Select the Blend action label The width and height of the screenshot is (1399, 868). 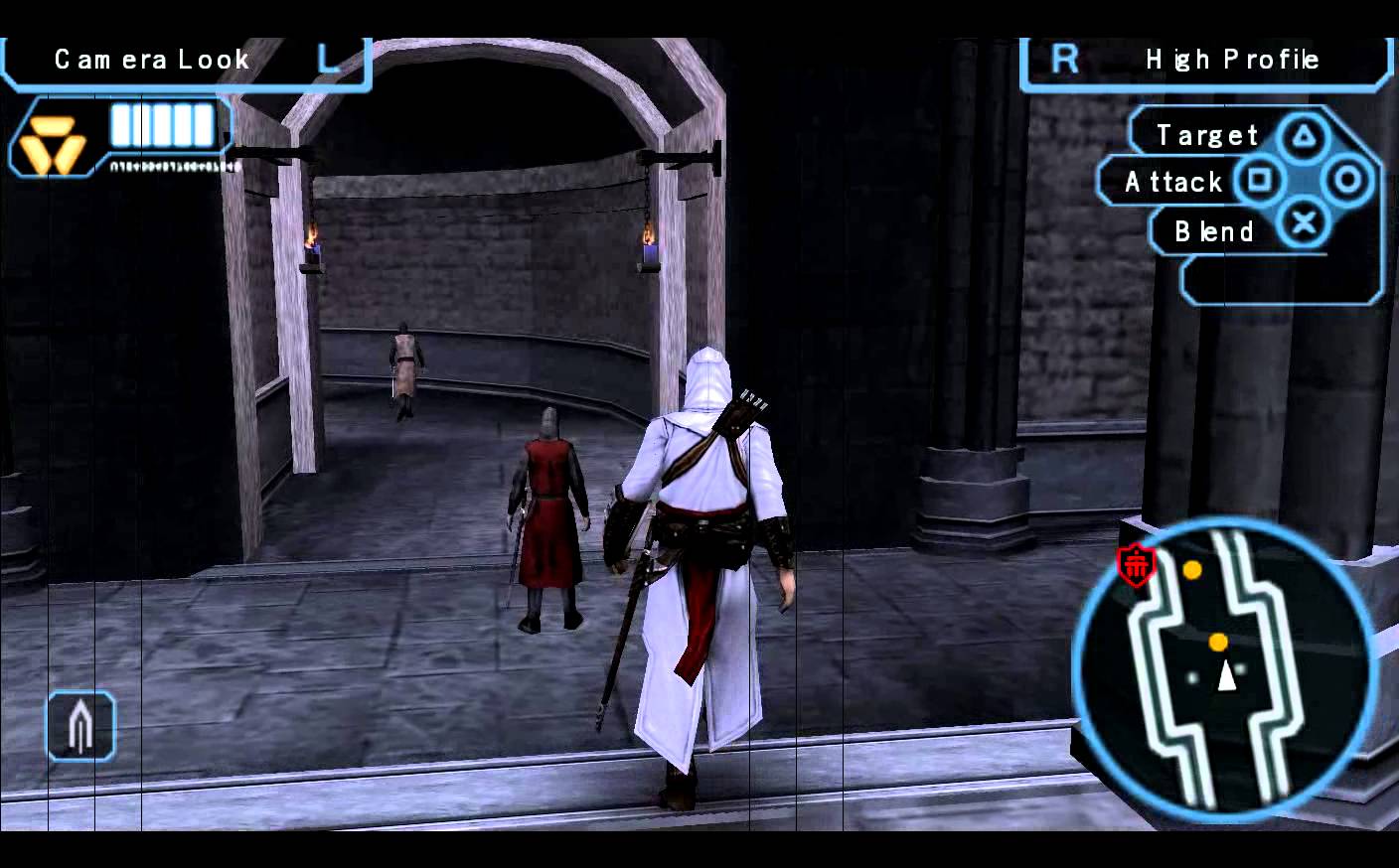[1212, 230]
